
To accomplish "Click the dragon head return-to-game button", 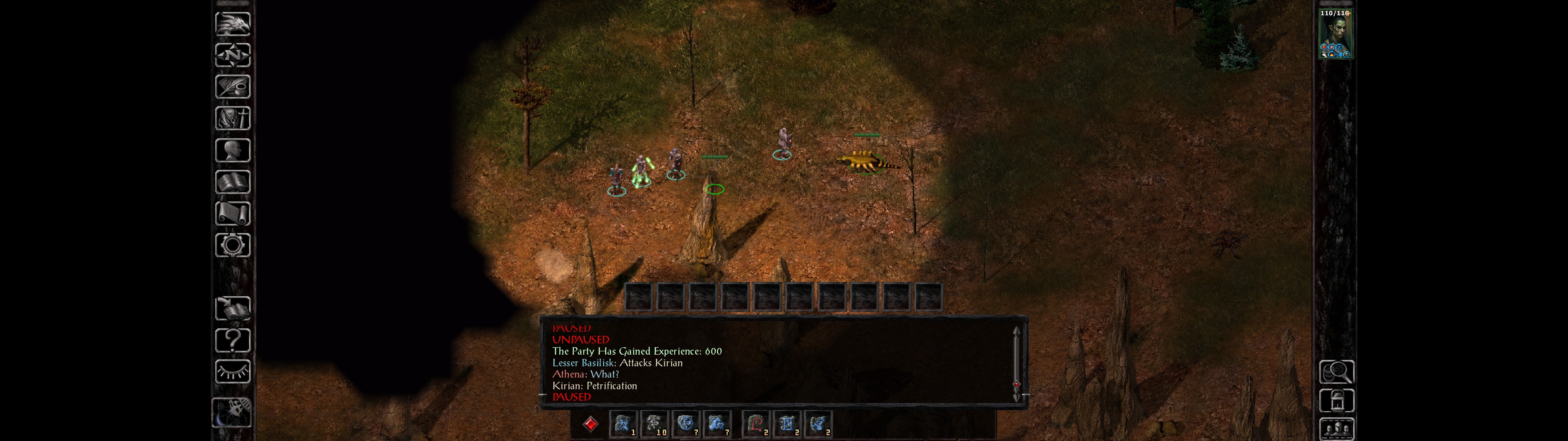I will [232, 24].
